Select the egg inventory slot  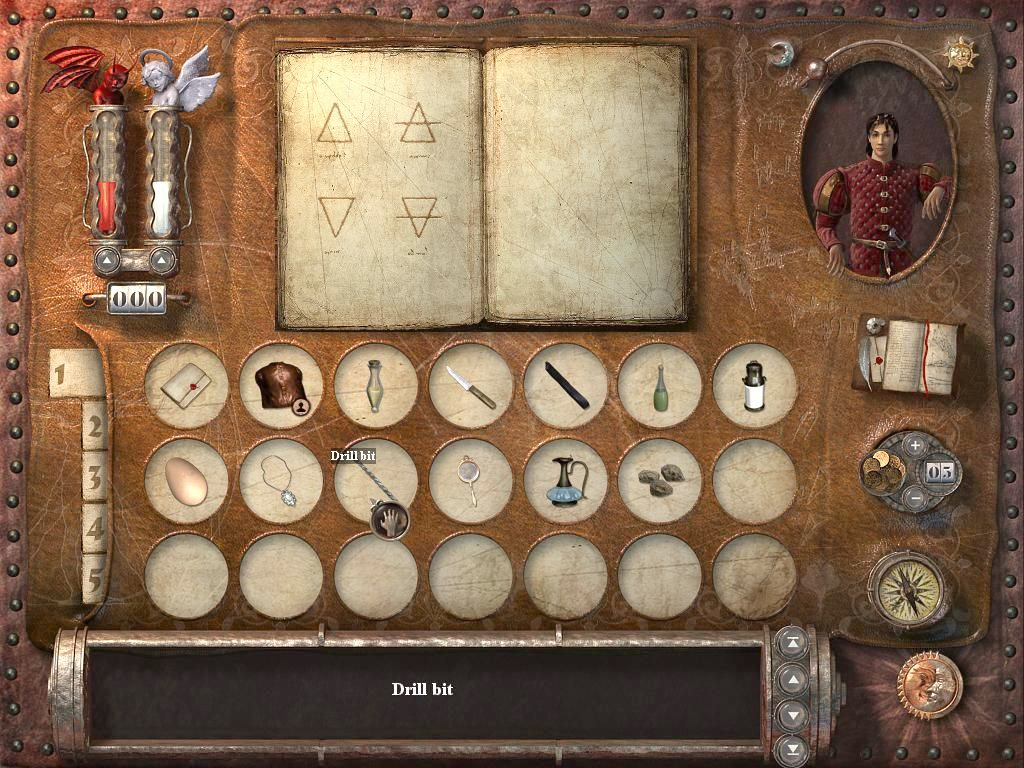pos(185,481)
